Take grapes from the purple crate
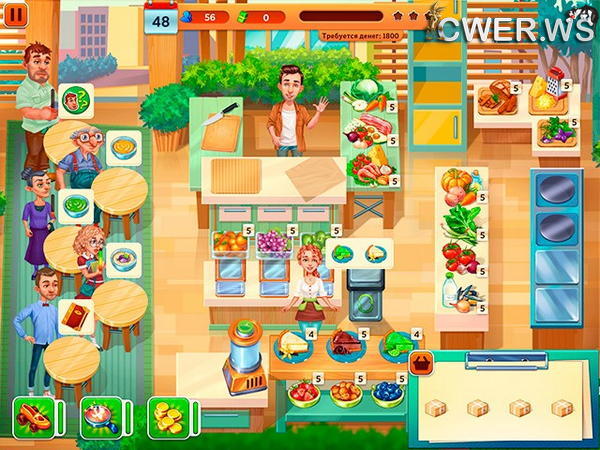Screen dimensions: 600x450 [x=273, y=244]
